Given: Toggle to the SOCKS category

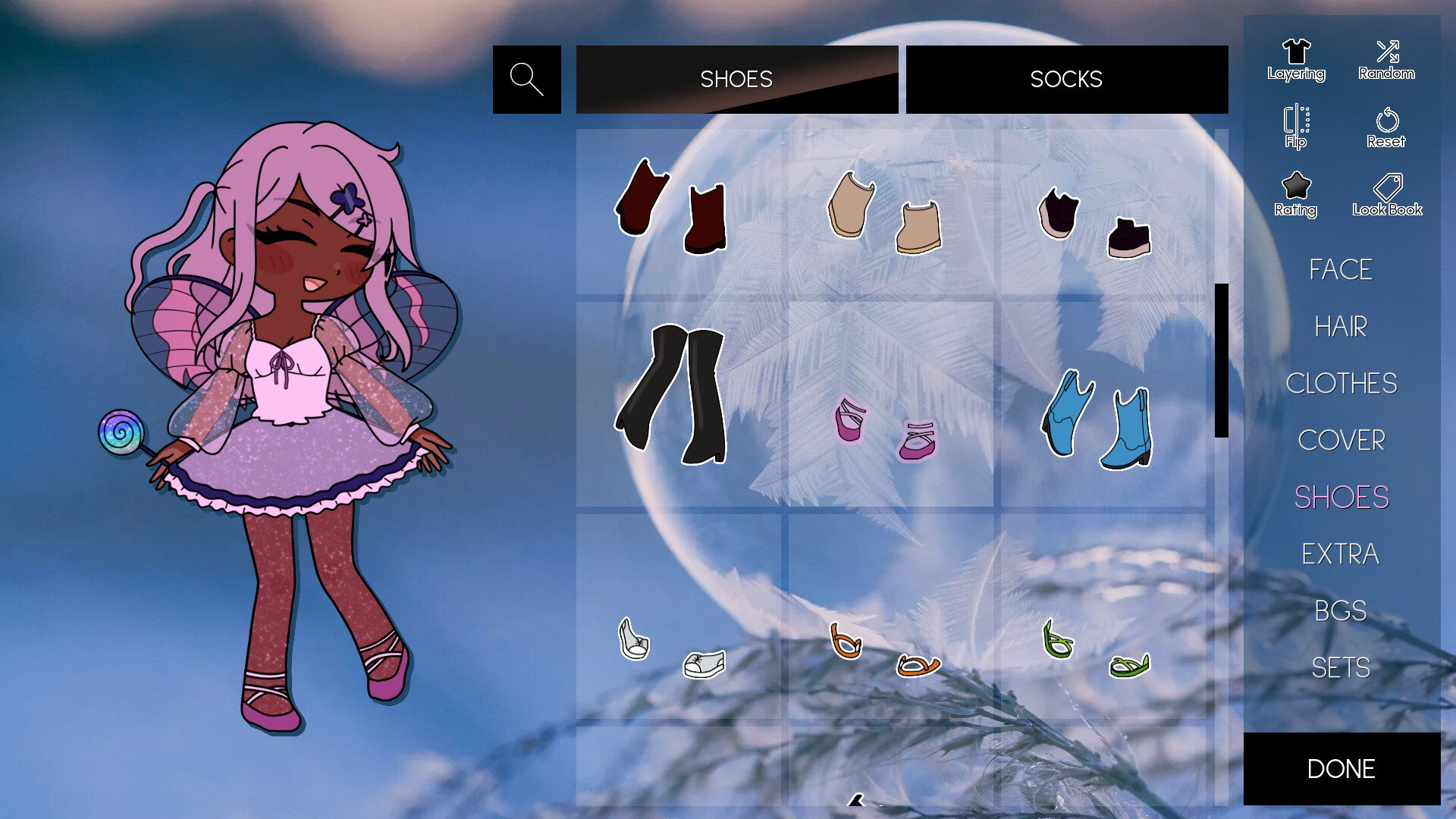Looking at the screenshot, I should point(1066,79).
